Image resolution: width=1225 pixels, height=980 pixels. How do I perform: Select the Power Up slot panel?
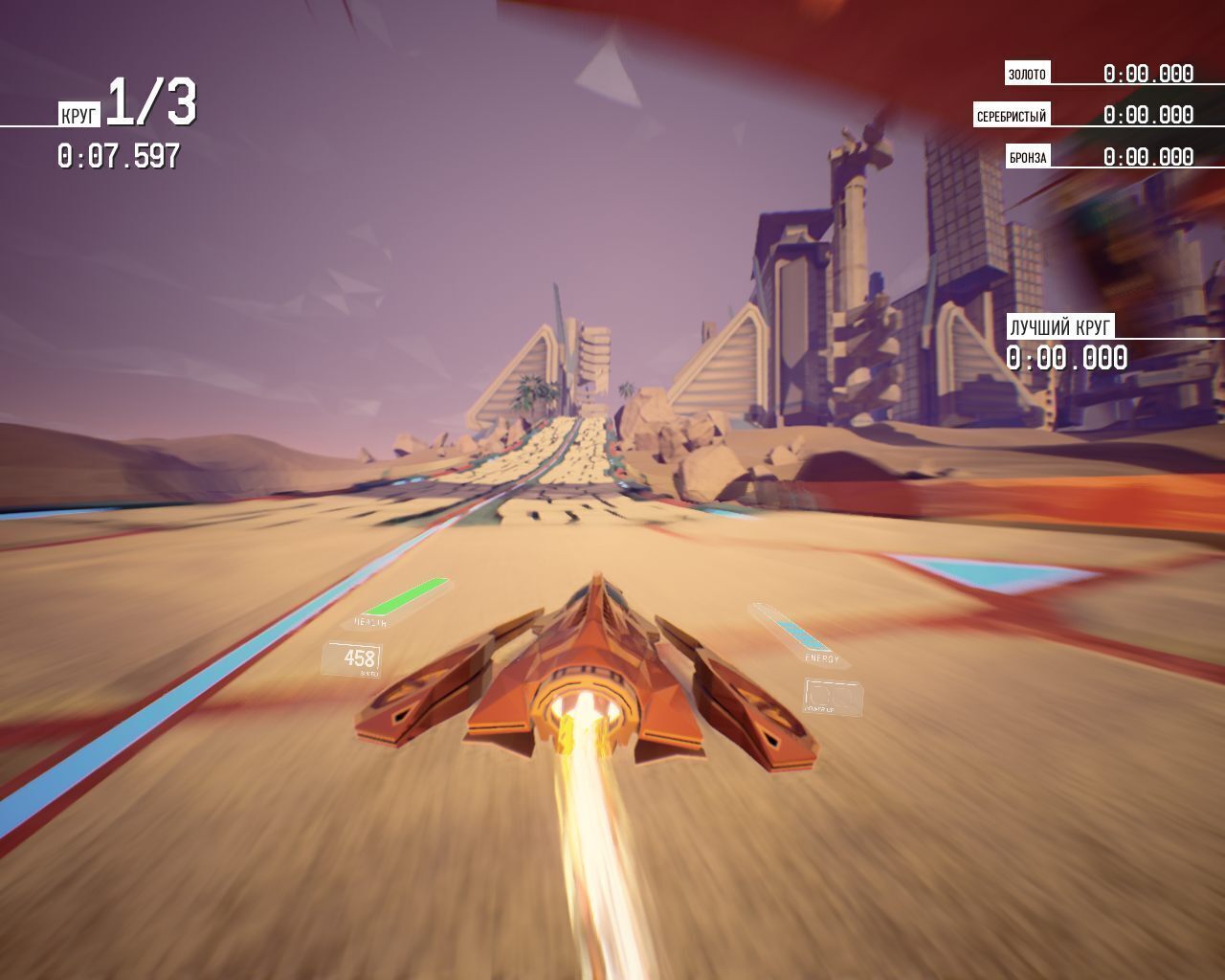click(832, 697)
